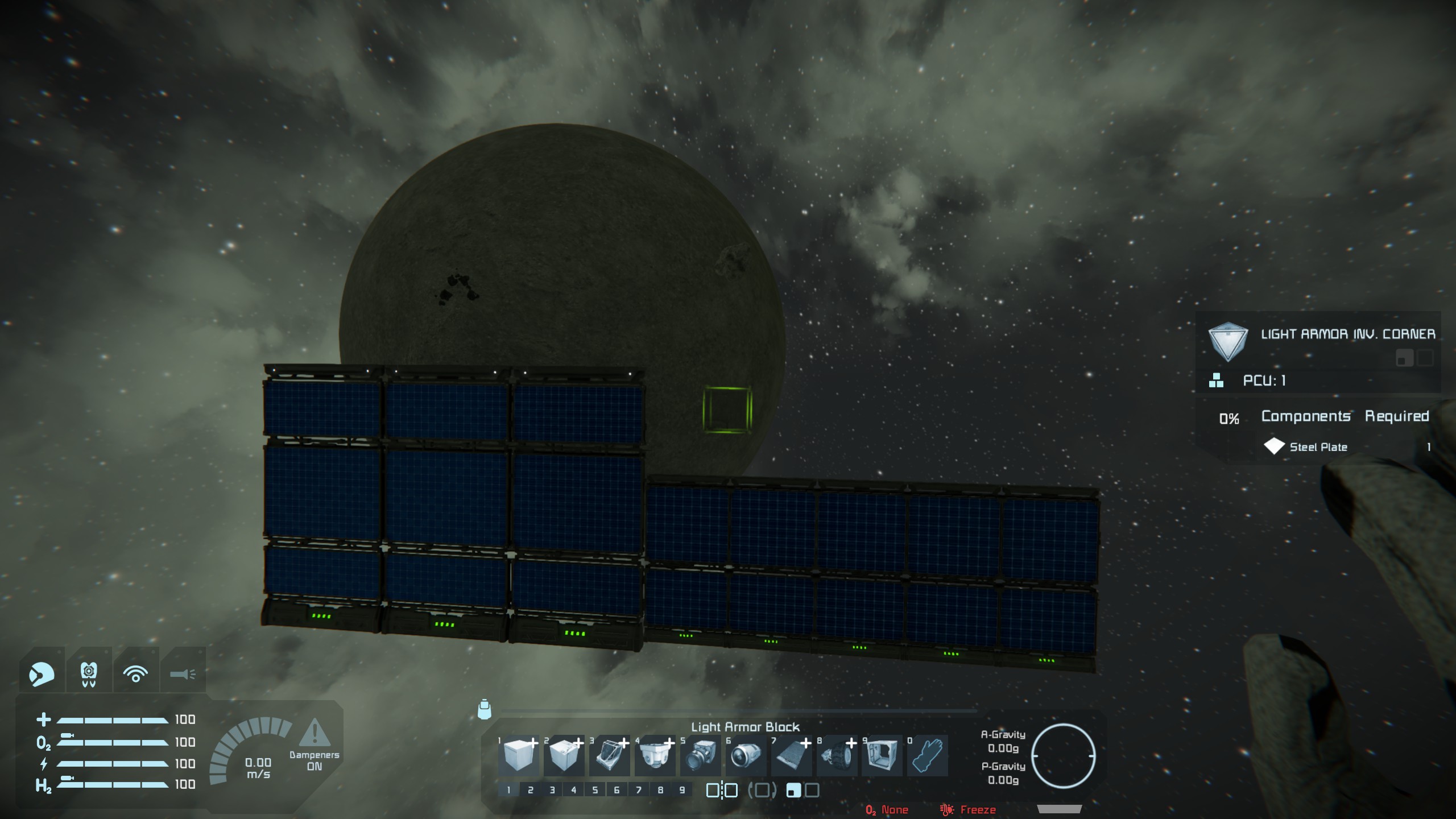1456x819 pixels.
Task: Open toolbar page 9
Action: pos(682,790)
